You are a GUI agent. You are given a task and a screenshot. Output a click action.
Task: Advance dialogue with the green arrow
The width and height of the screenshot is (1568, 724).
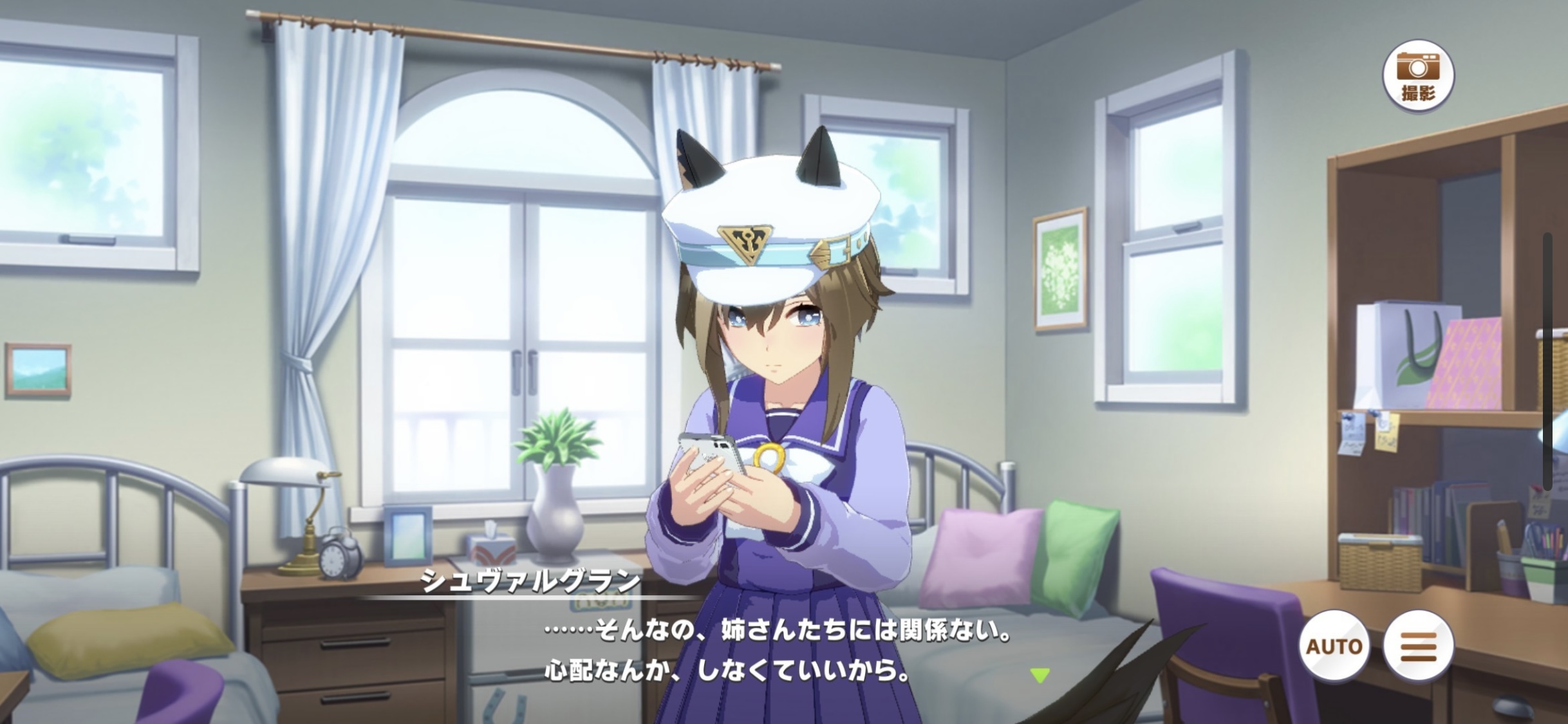[1040, 675]
